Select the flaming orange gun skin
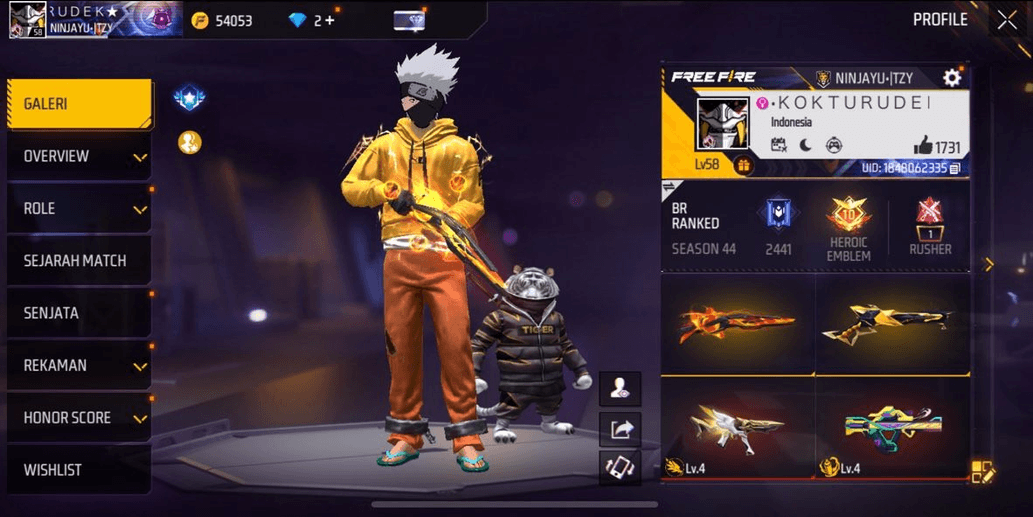Viewport: 1033px width, 517px height. [737, 324]
